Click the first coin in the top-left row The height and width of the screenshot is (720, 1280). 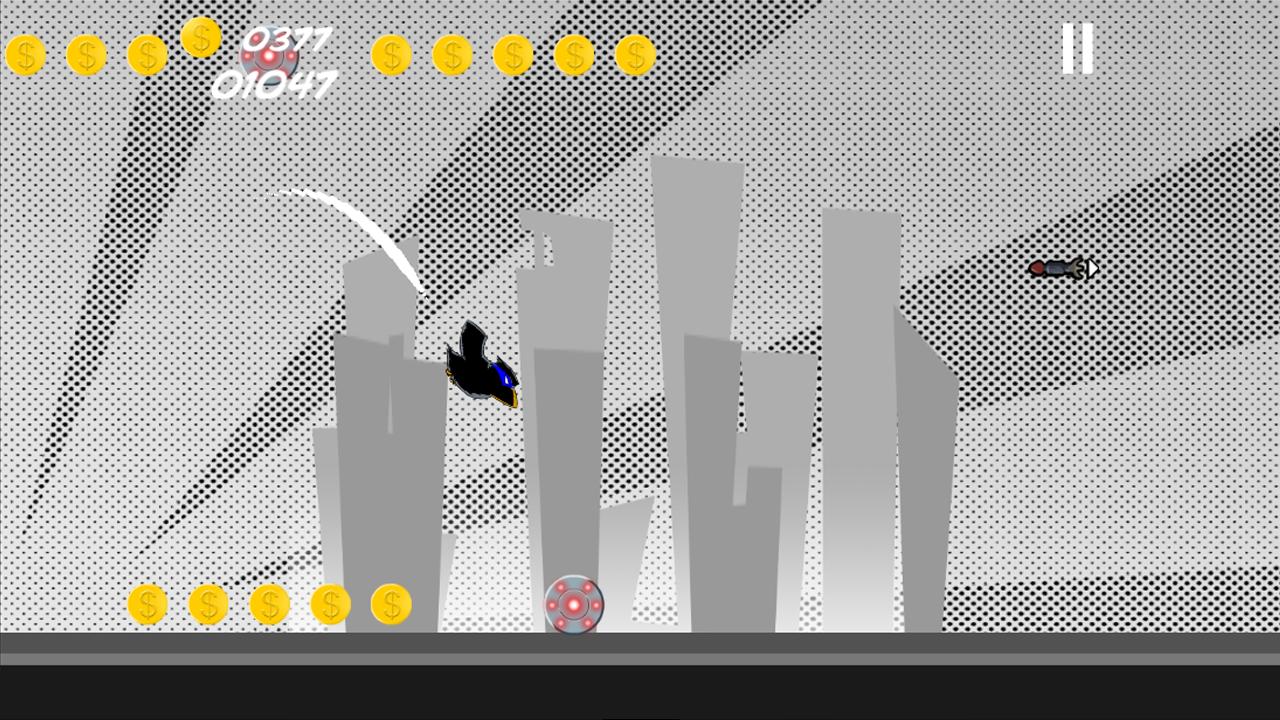tap(26, 54)
